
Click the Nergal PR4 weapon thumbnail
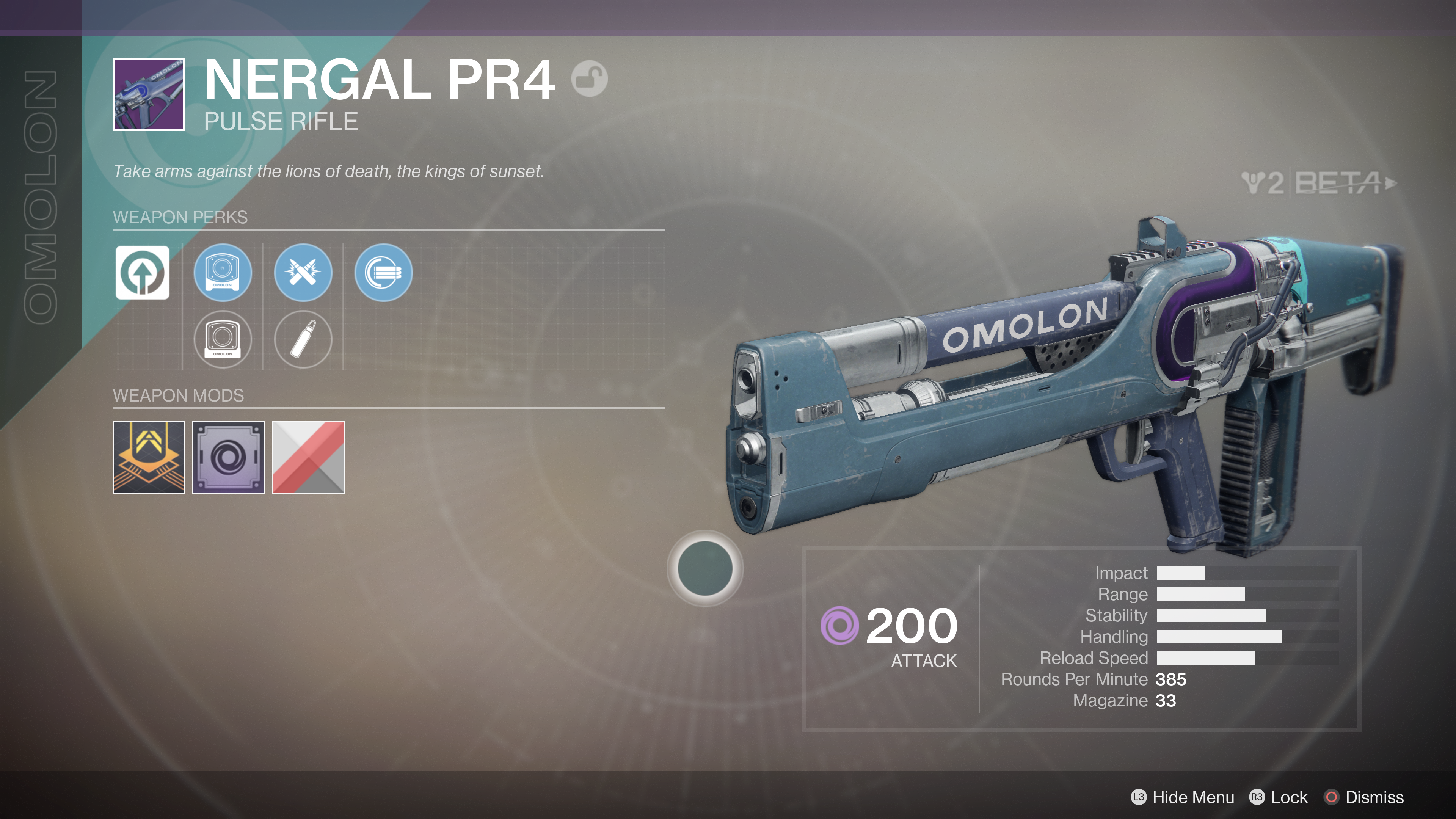149,94
